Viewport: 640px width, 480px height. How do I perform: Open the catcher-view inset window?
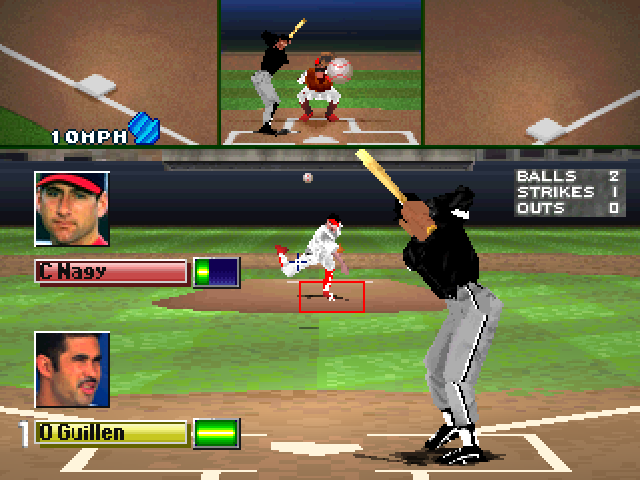click(321, 72)
